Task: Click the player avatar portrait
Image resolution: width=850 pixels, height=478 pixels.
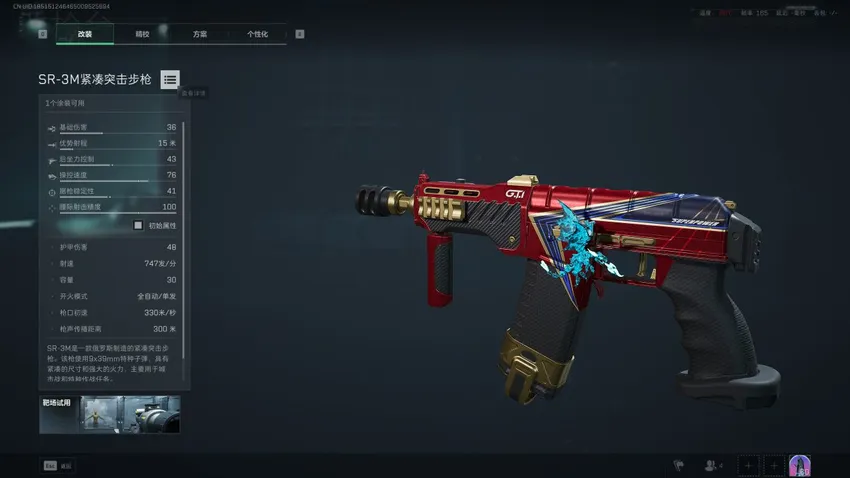Action: (x=800, y=465)
